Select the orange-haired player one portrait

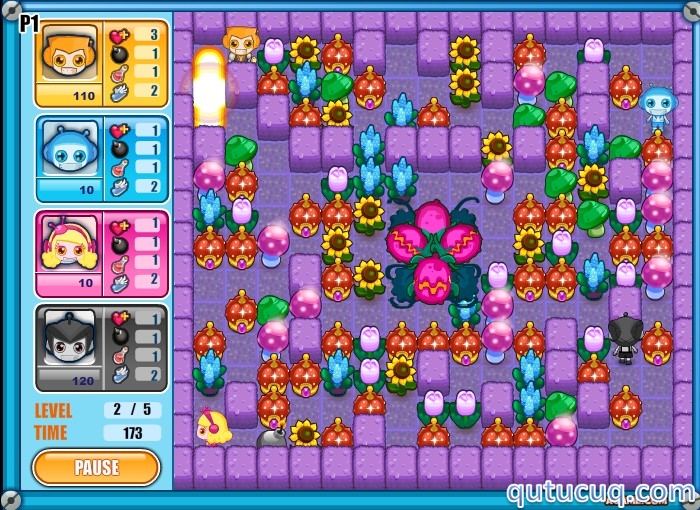pos(69,57)
